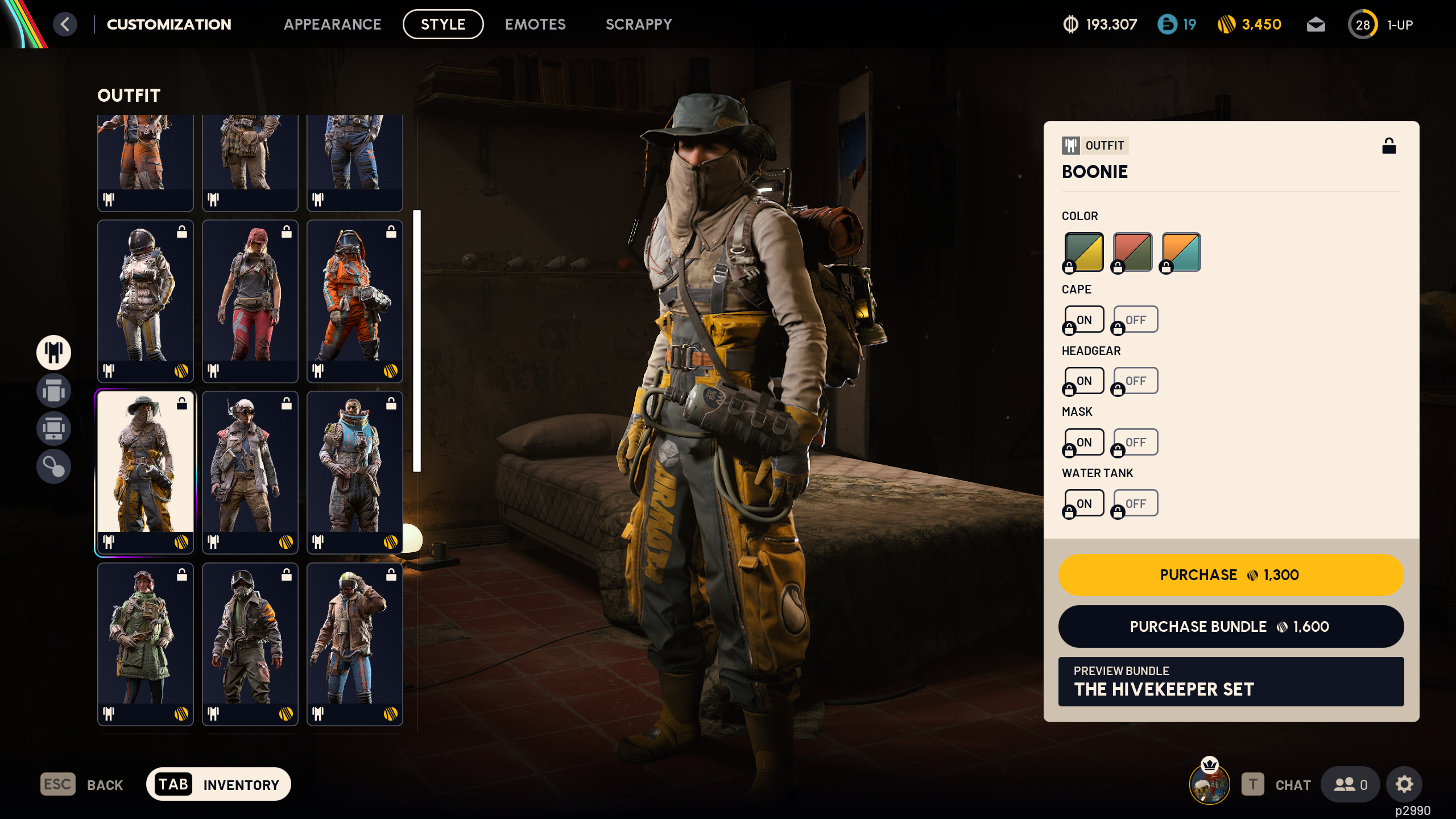The width and height of the screenshot is (1456, 819).
Task: Select the Outfit category icon in sidebar
Action: pyautogui.click(x=53, y=353)
